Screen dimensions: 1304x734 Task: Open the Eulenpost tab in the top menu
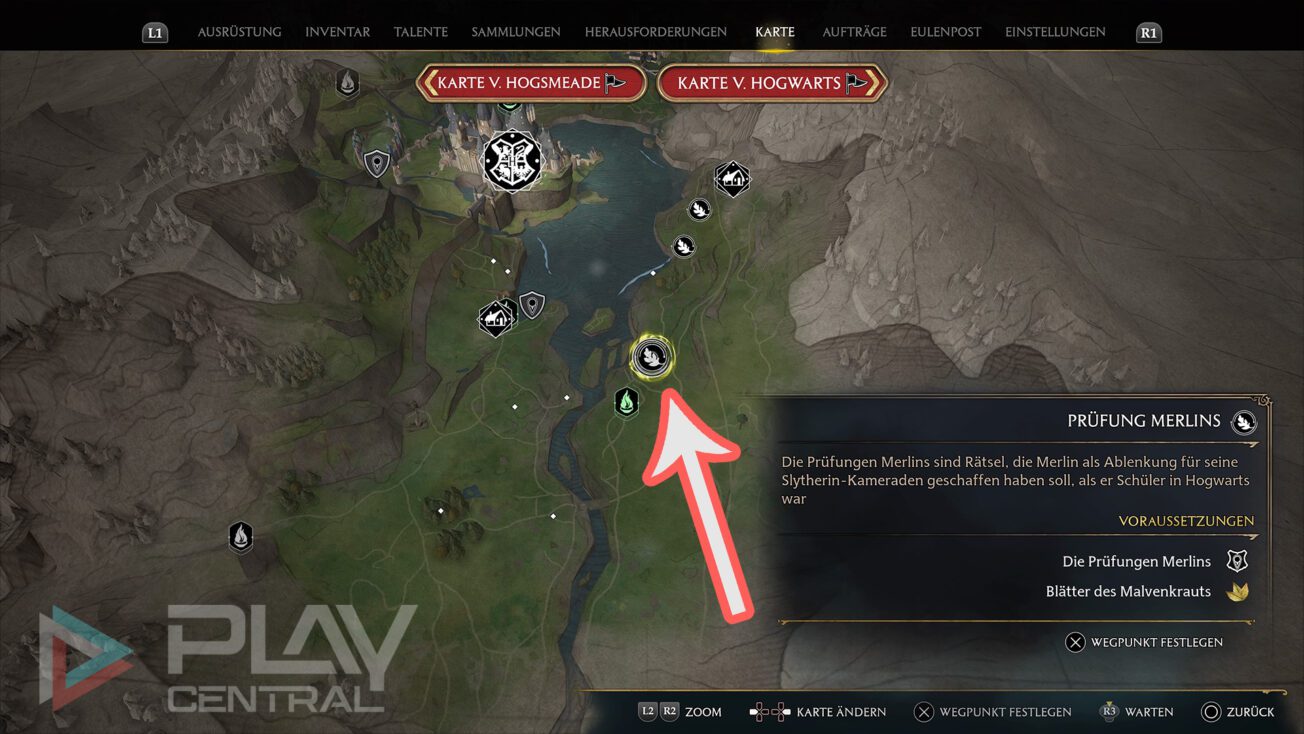coord(944,31)
